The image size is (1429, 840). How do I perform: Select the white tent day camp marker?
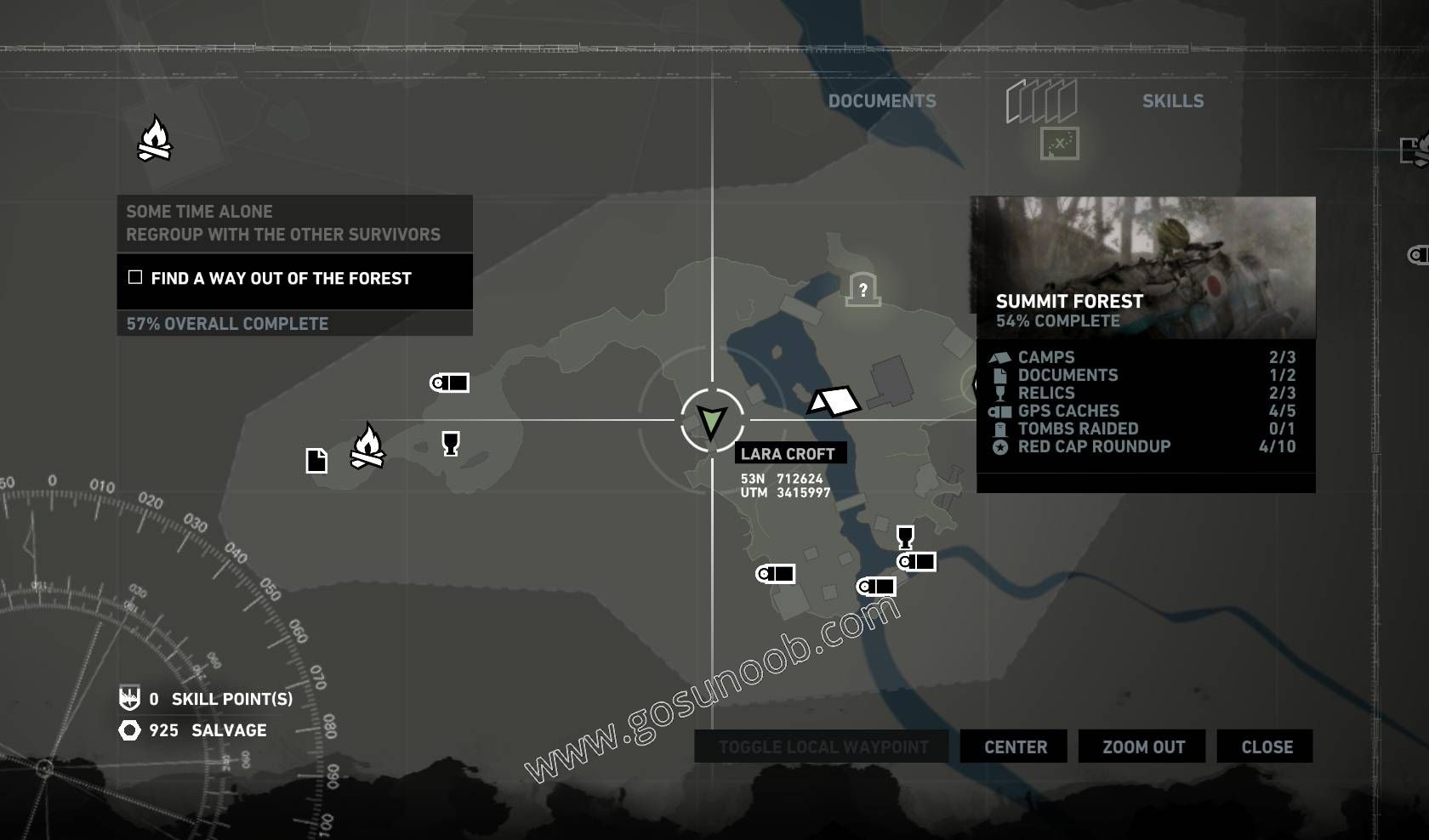(834, 401)
